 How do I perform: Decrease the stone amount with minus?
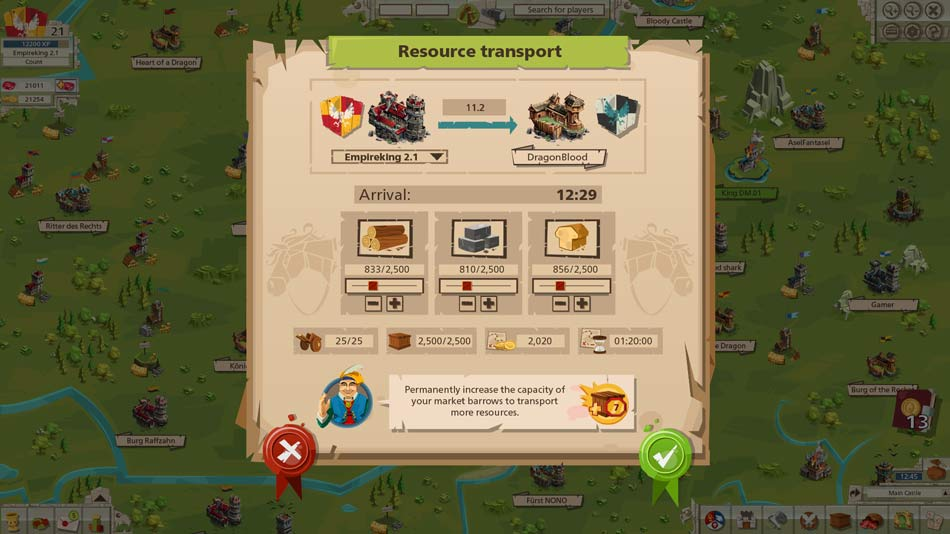pos(467,304)
